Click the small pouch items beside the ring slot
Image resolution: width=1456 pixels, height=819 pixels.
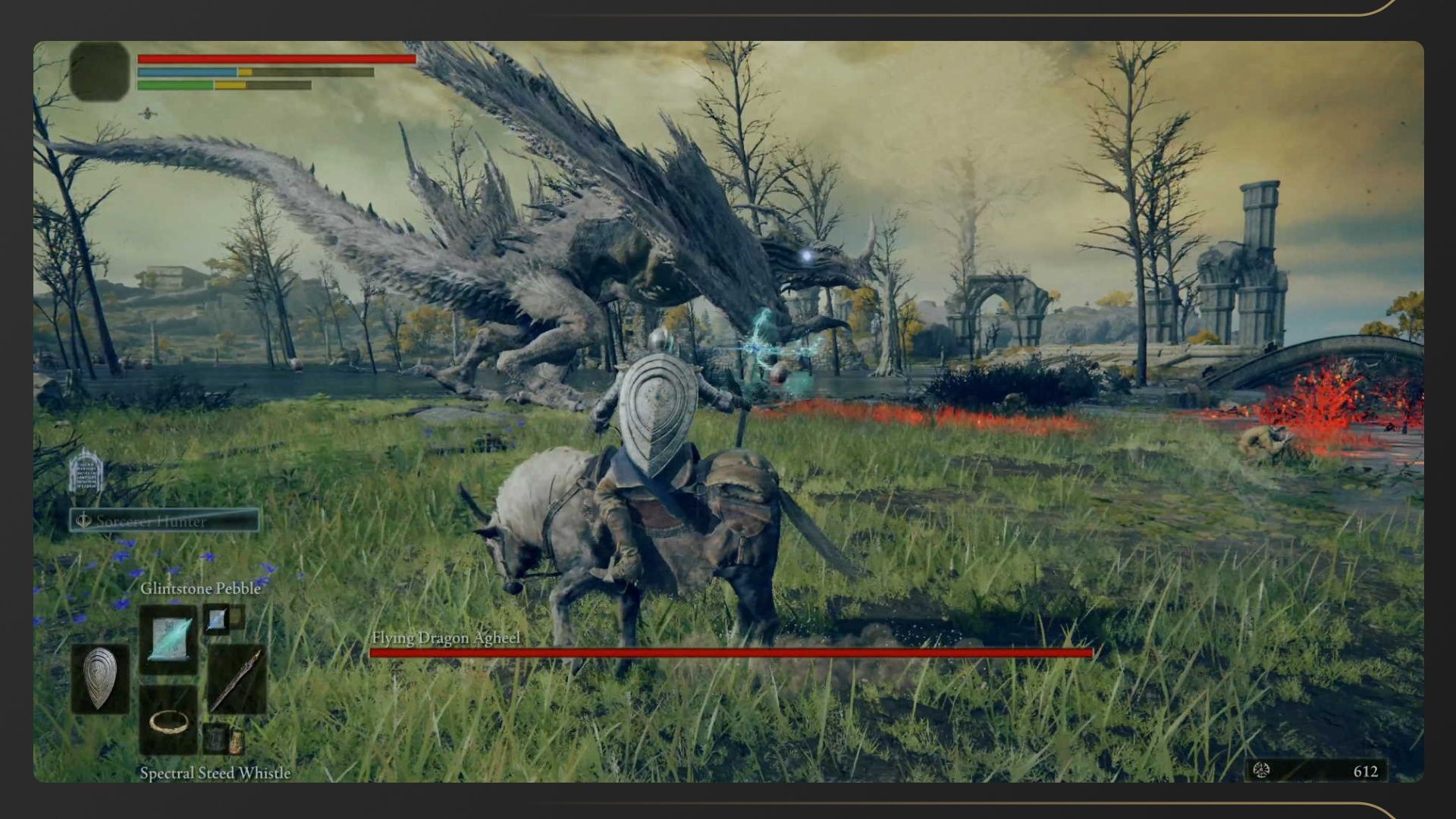[225, 739]
